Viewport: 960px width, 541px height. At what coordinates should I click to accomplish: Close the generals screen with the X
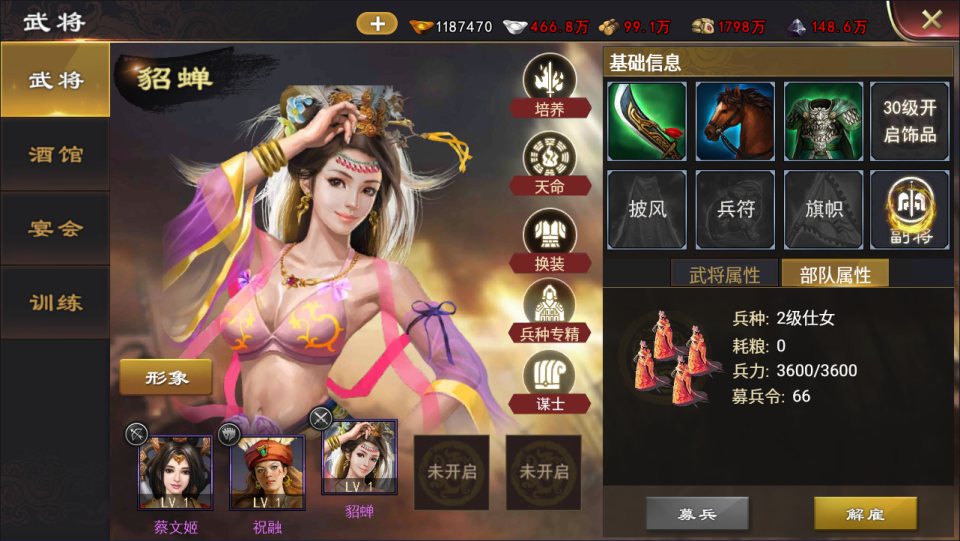pos(931,19)
